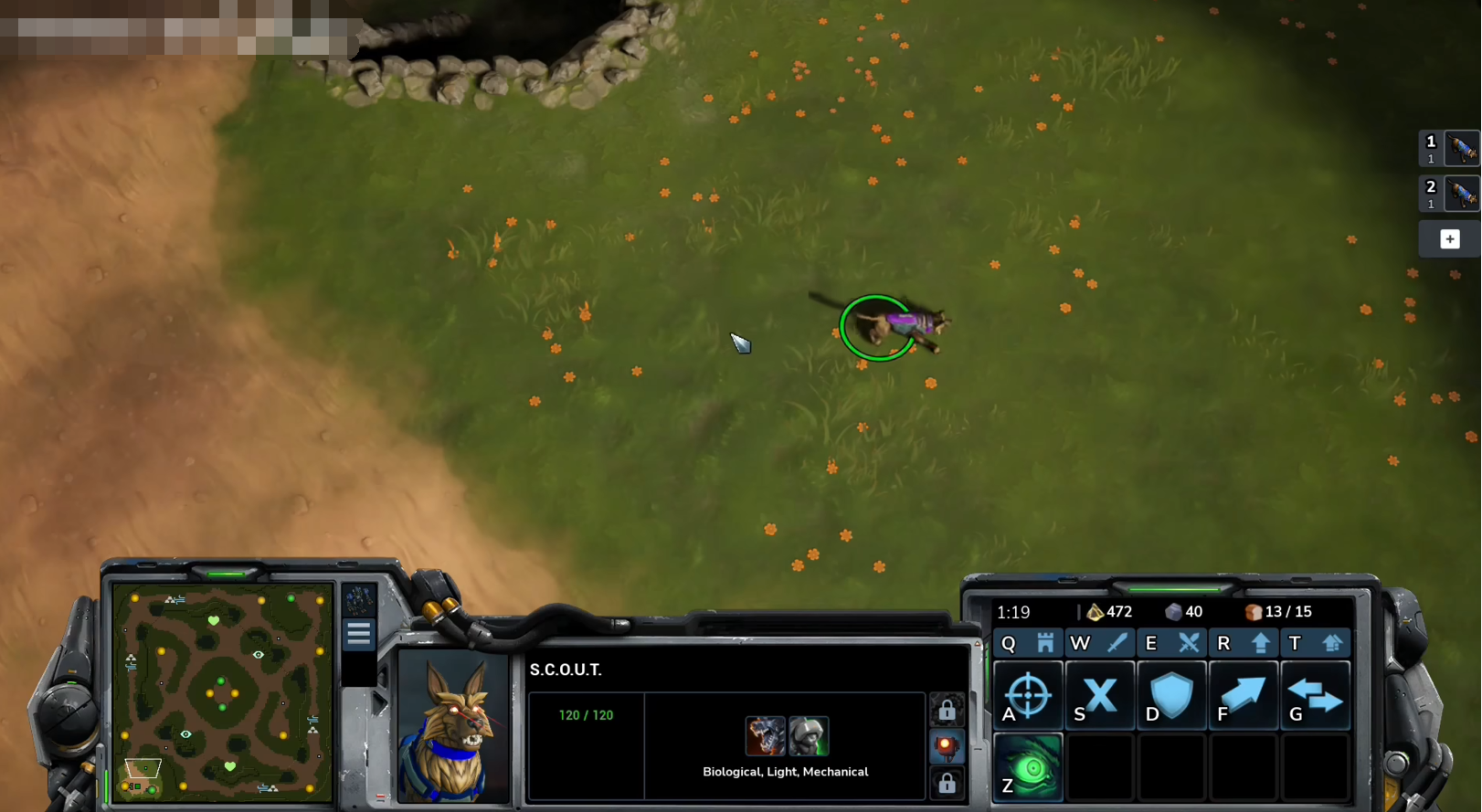The image size is (1482, 812).
Task: Select control group 1
Action: (x=1448, y=147)
